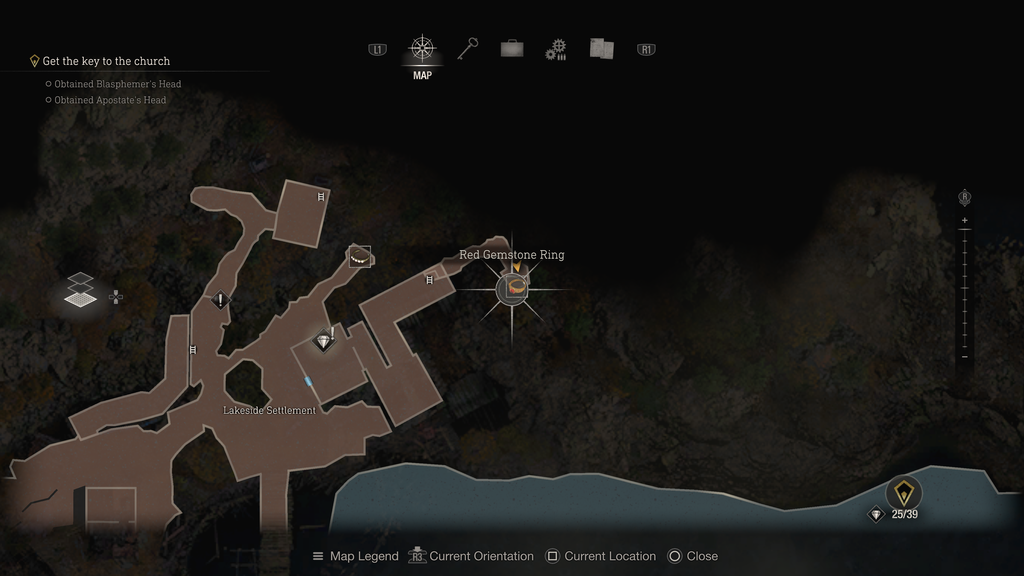The width and height of the screenshot is (1024, 576).
Task: Select the Map compass tab
Action: click(422, 49)
